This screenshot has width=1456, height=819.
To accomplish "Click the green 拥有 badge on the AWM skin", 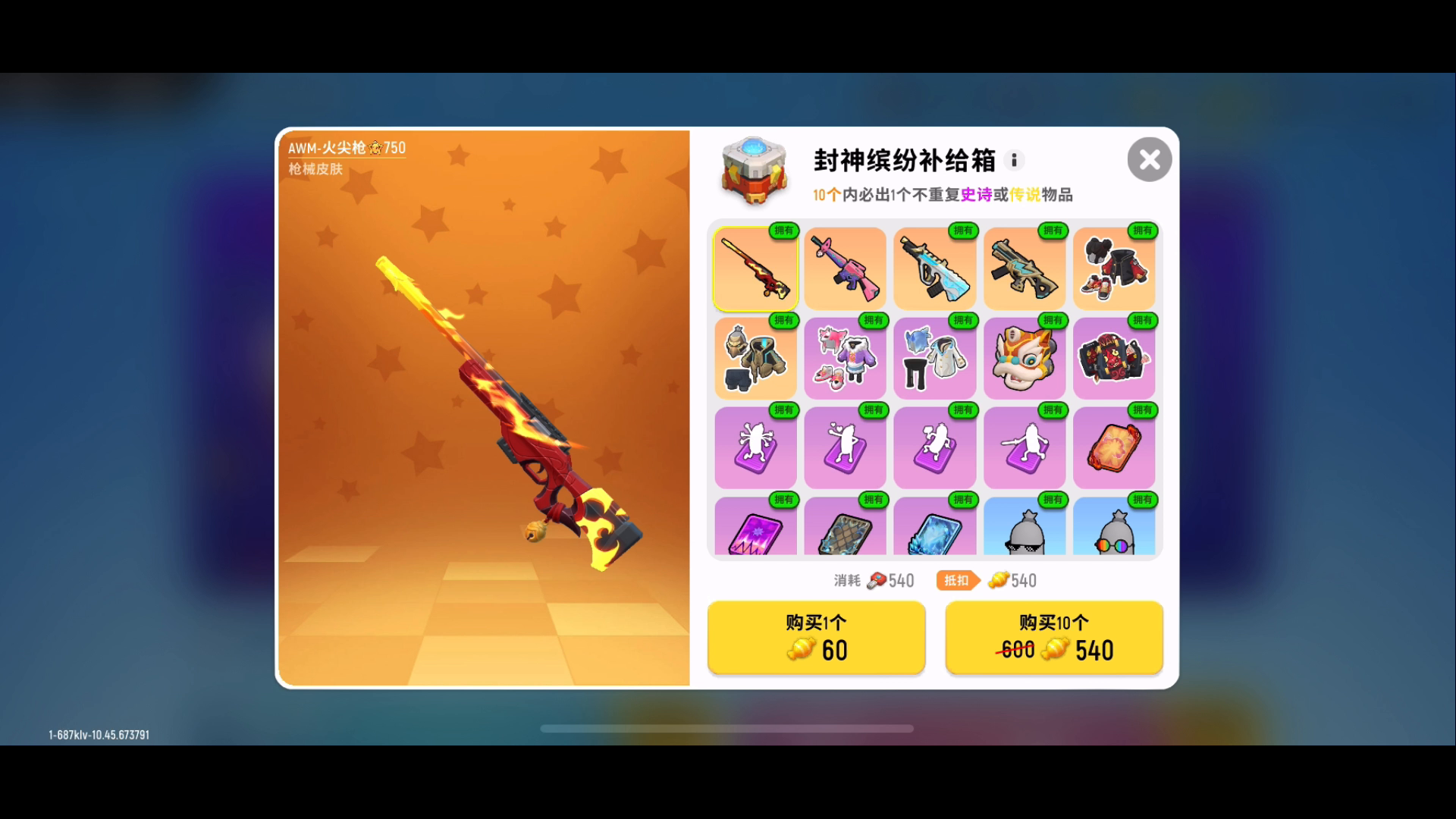I will [785, 231].
